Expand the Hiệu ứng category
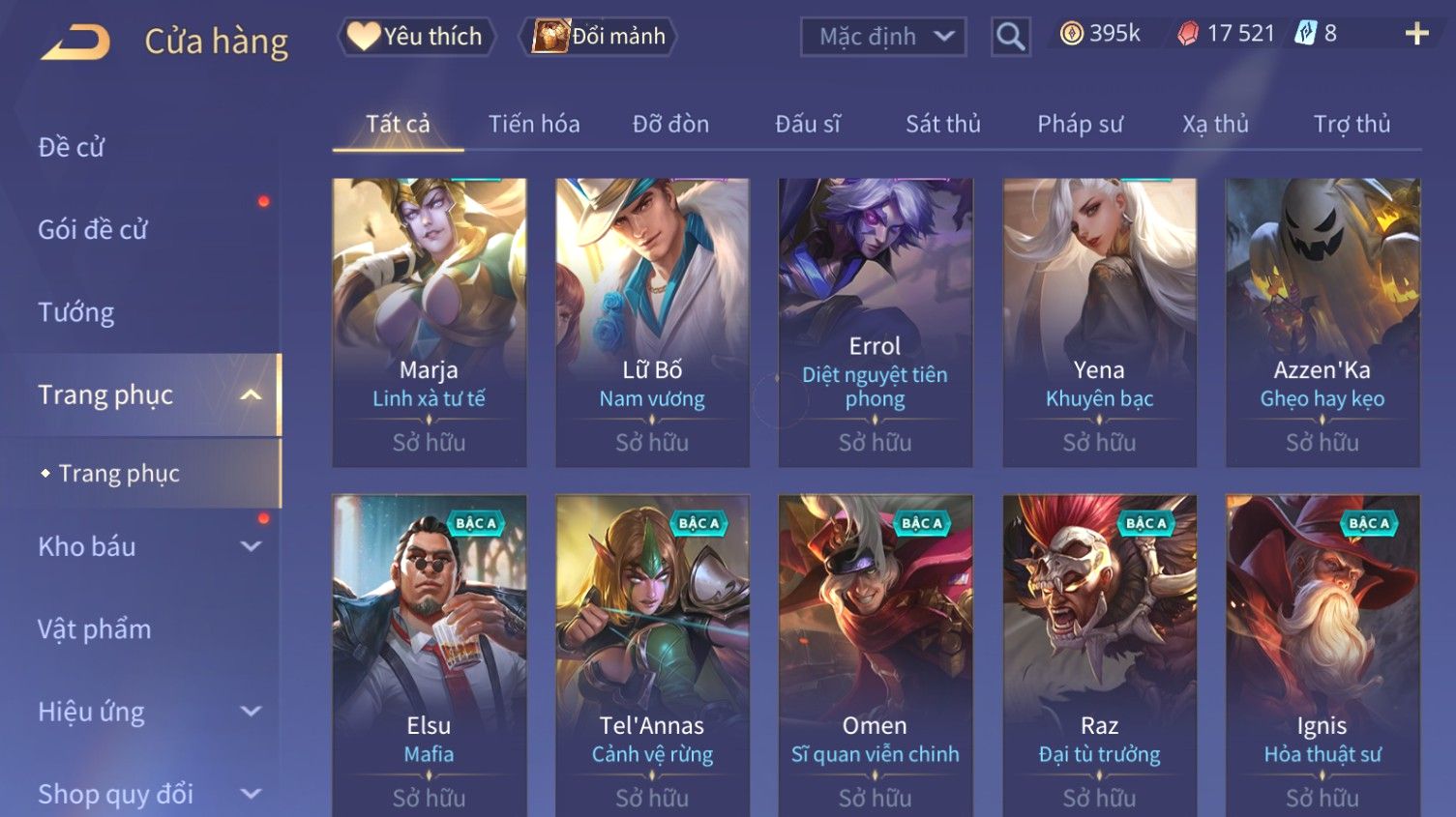 (145, 713)
